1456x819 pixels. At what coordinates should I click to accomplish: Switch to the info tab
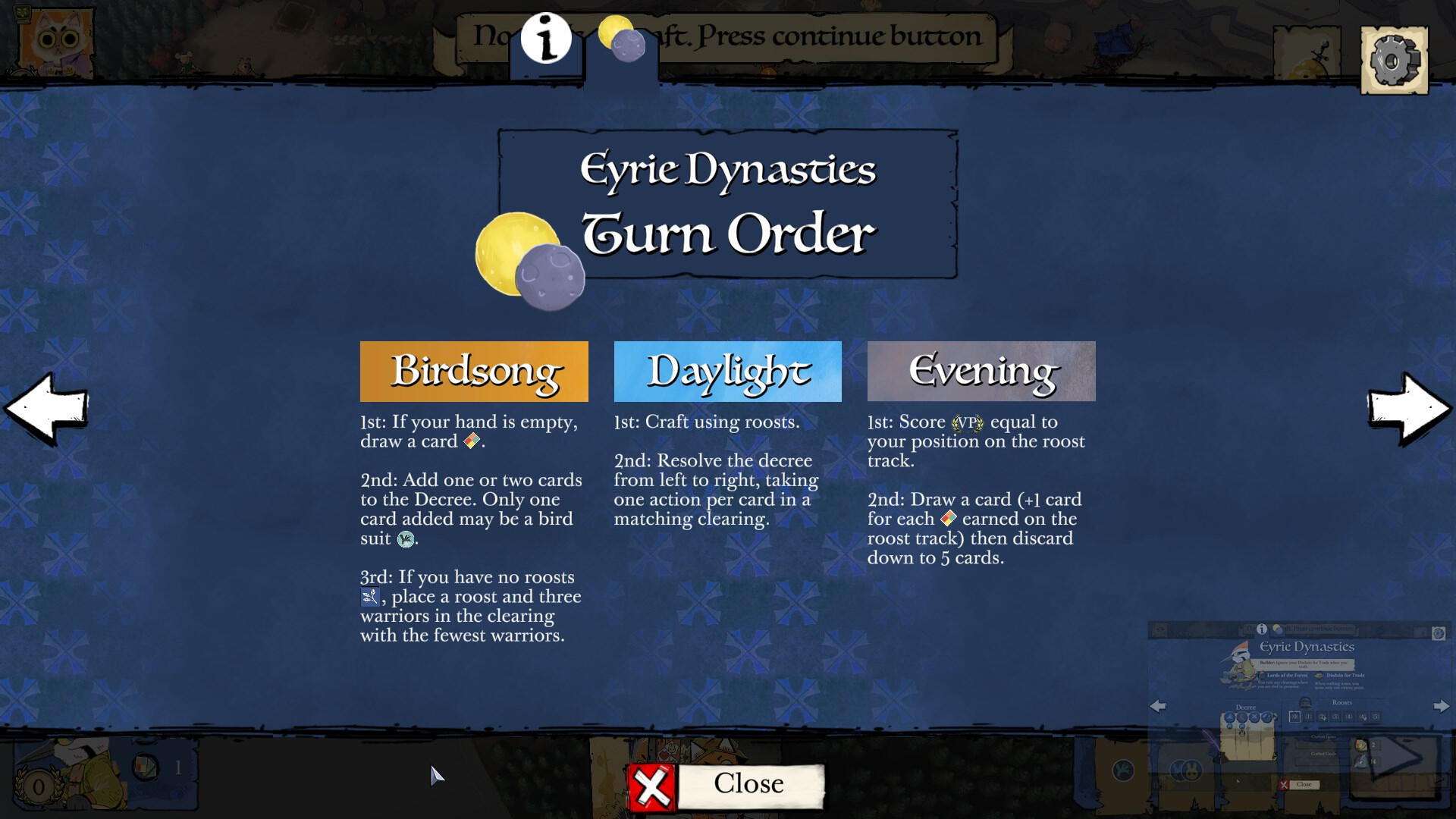tap(546, 39)
